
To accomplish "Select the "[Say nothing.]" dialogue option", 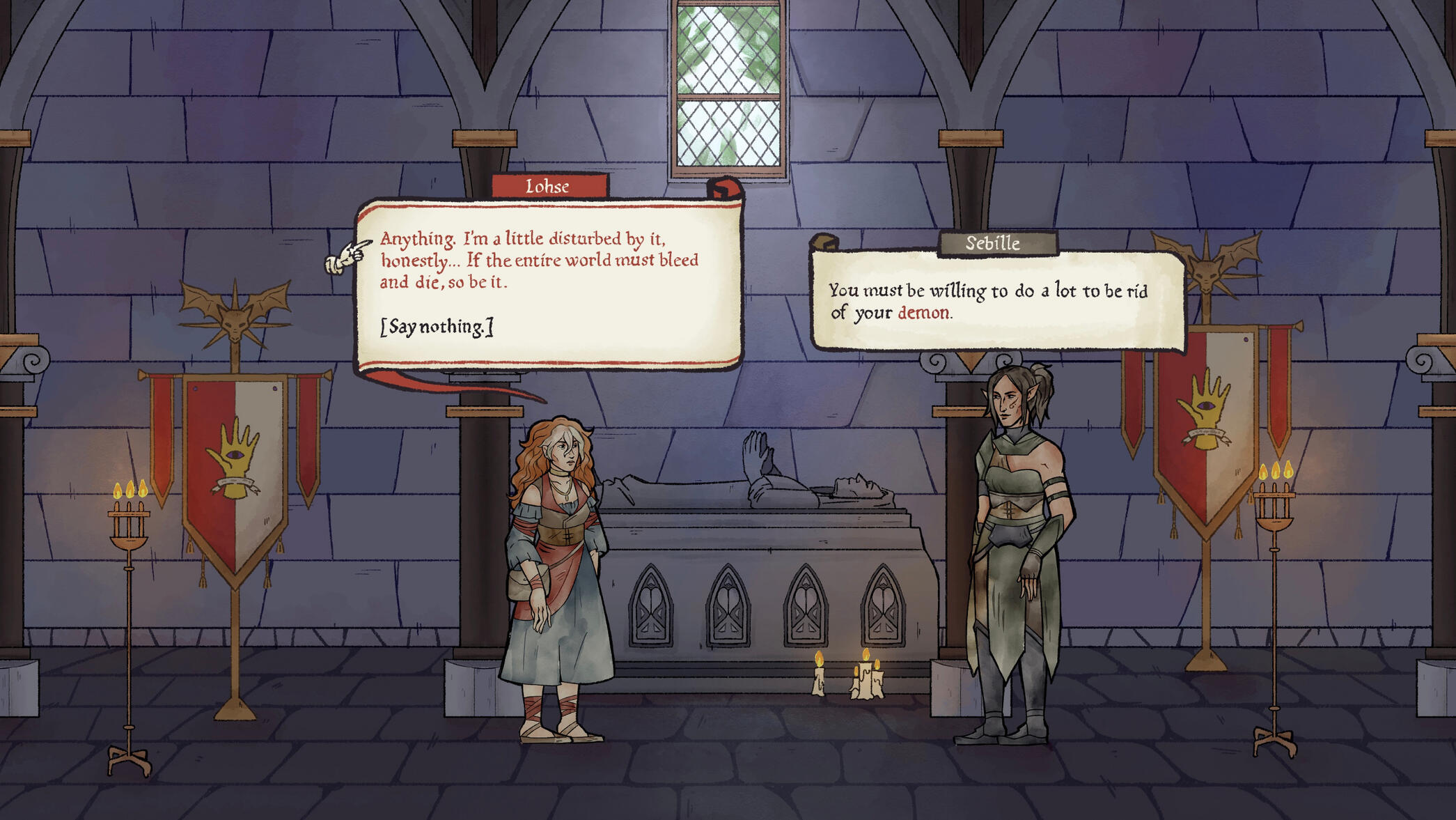I will pyautogui.click(x=437, y=327).
